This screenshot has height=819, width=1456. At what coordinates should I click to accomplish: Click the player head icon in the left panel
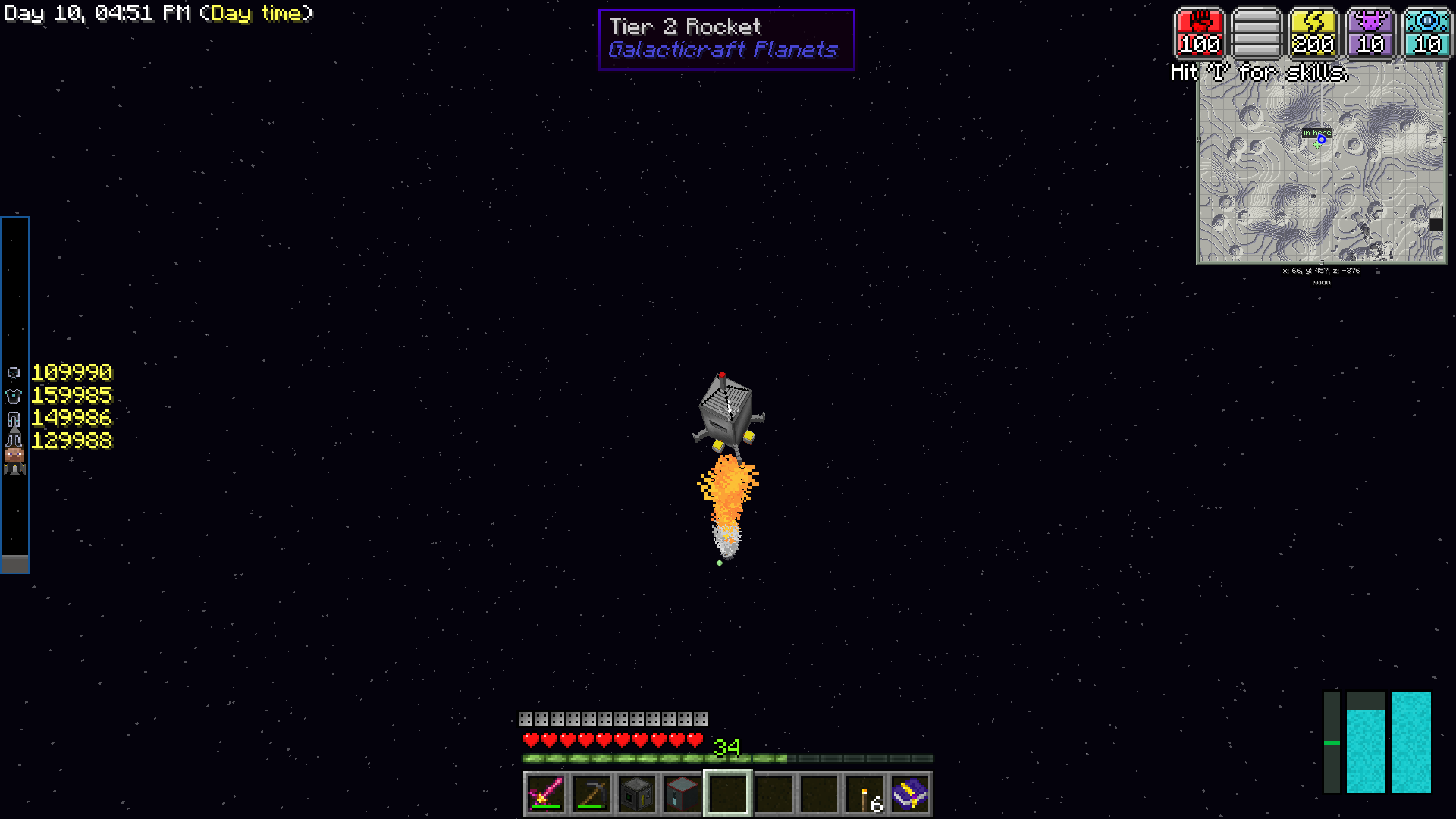click(14, 453)
